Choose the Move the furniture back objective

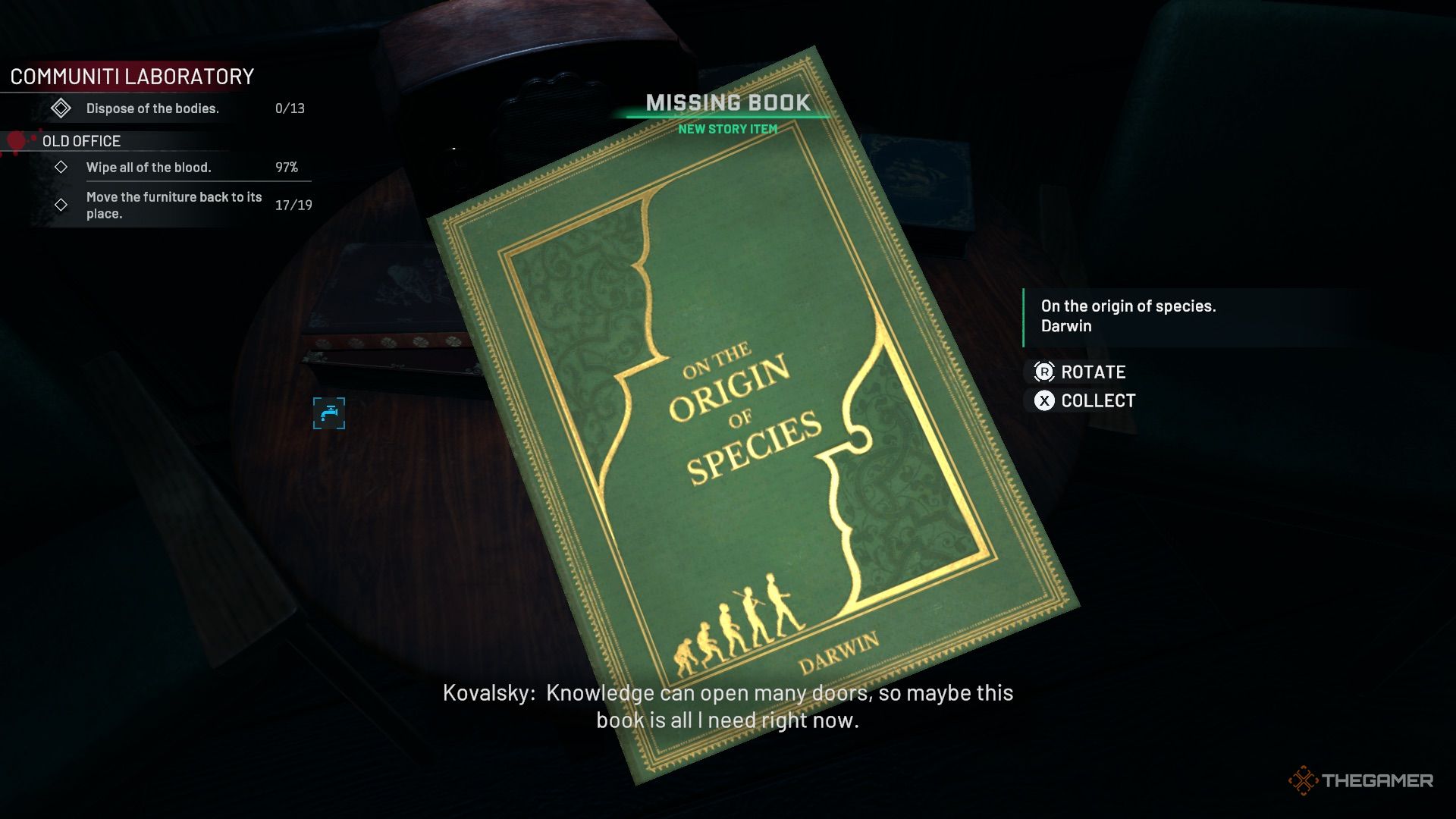tap(174, 205)
